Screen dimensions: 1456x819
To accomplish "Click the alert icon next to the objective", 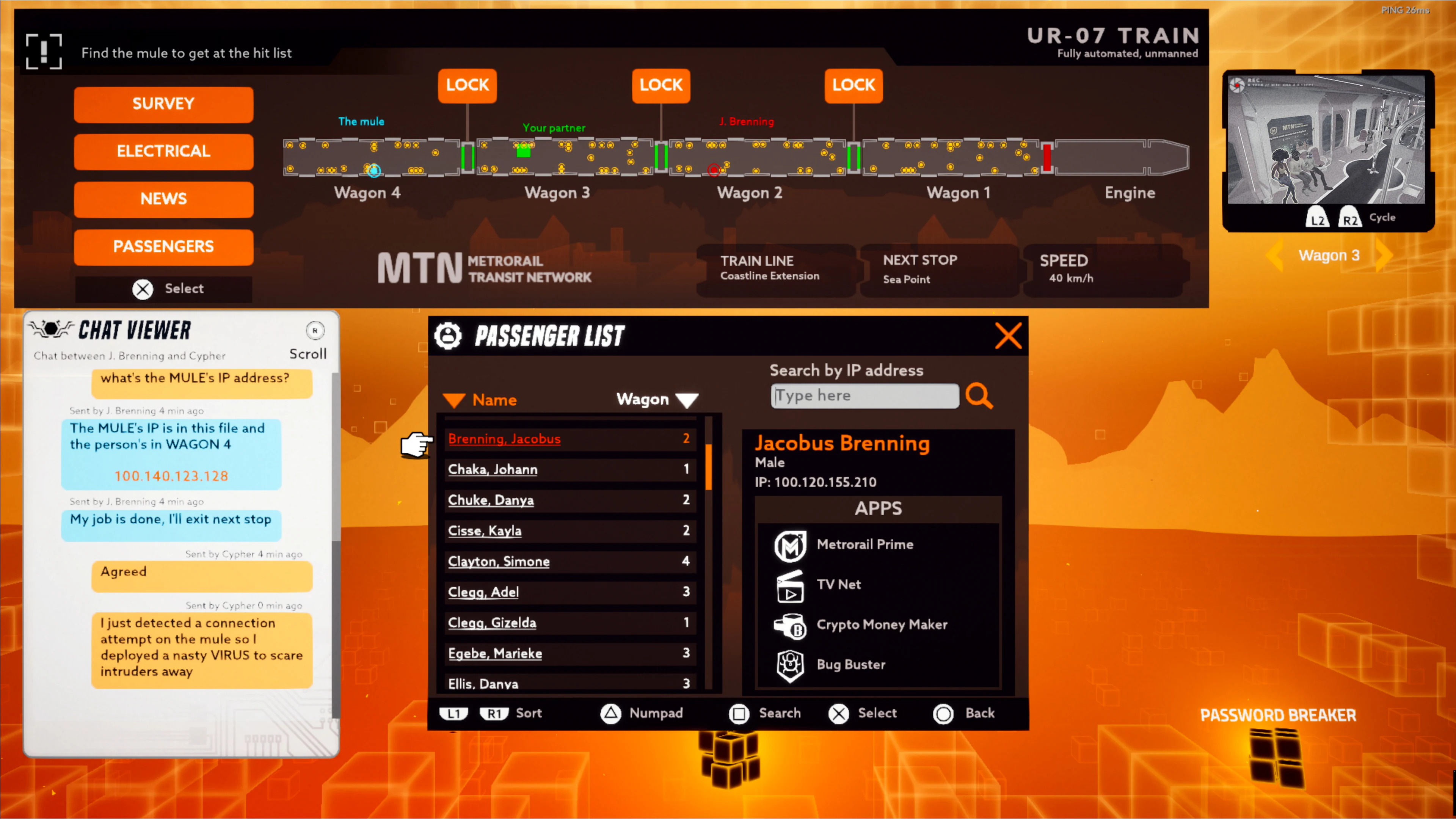I will pyautogui.click(x=44, y=52).
